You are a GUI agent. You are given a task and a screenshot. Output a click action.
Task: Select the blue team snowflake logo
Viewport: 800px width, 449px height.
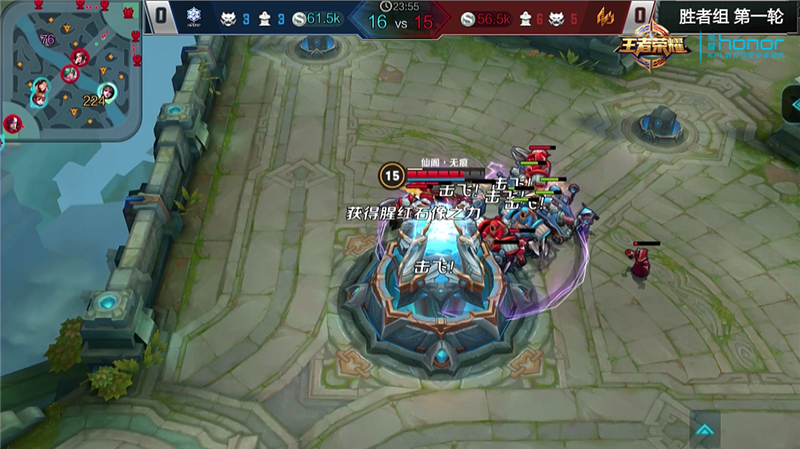195,17
